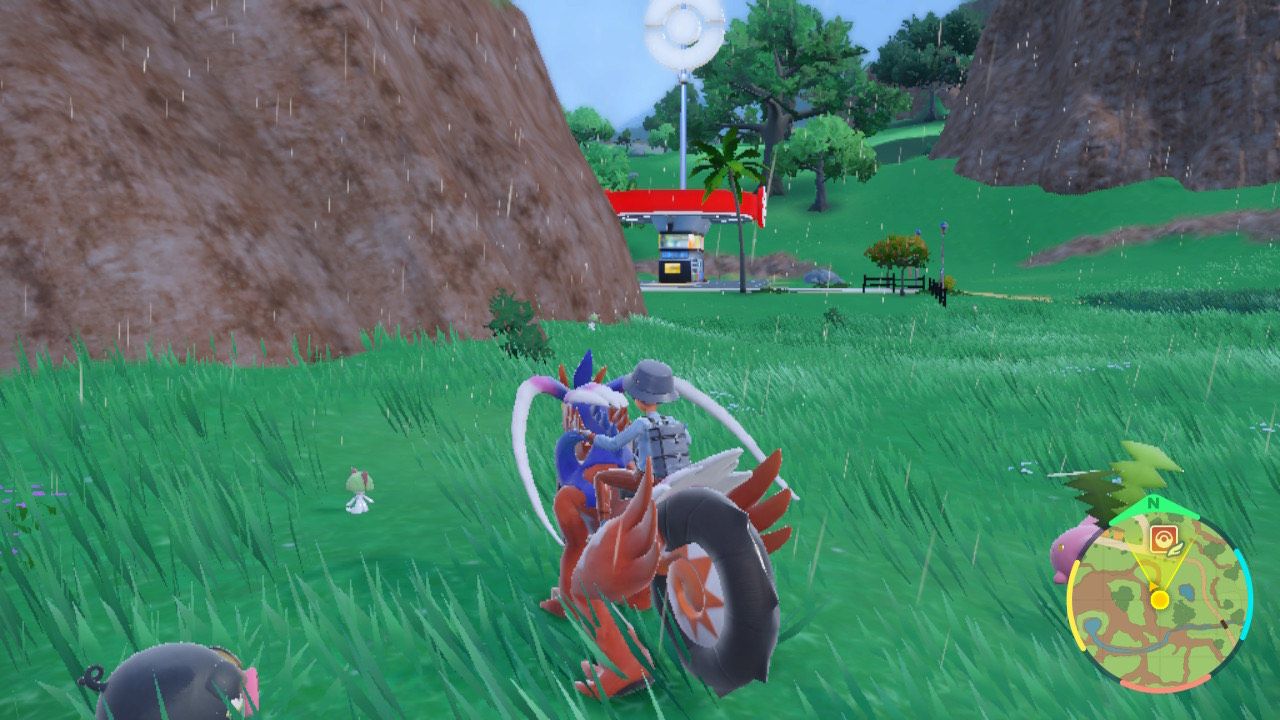
Task: Tap the N compass marker on the minimap
Action: click(1152, 503)
